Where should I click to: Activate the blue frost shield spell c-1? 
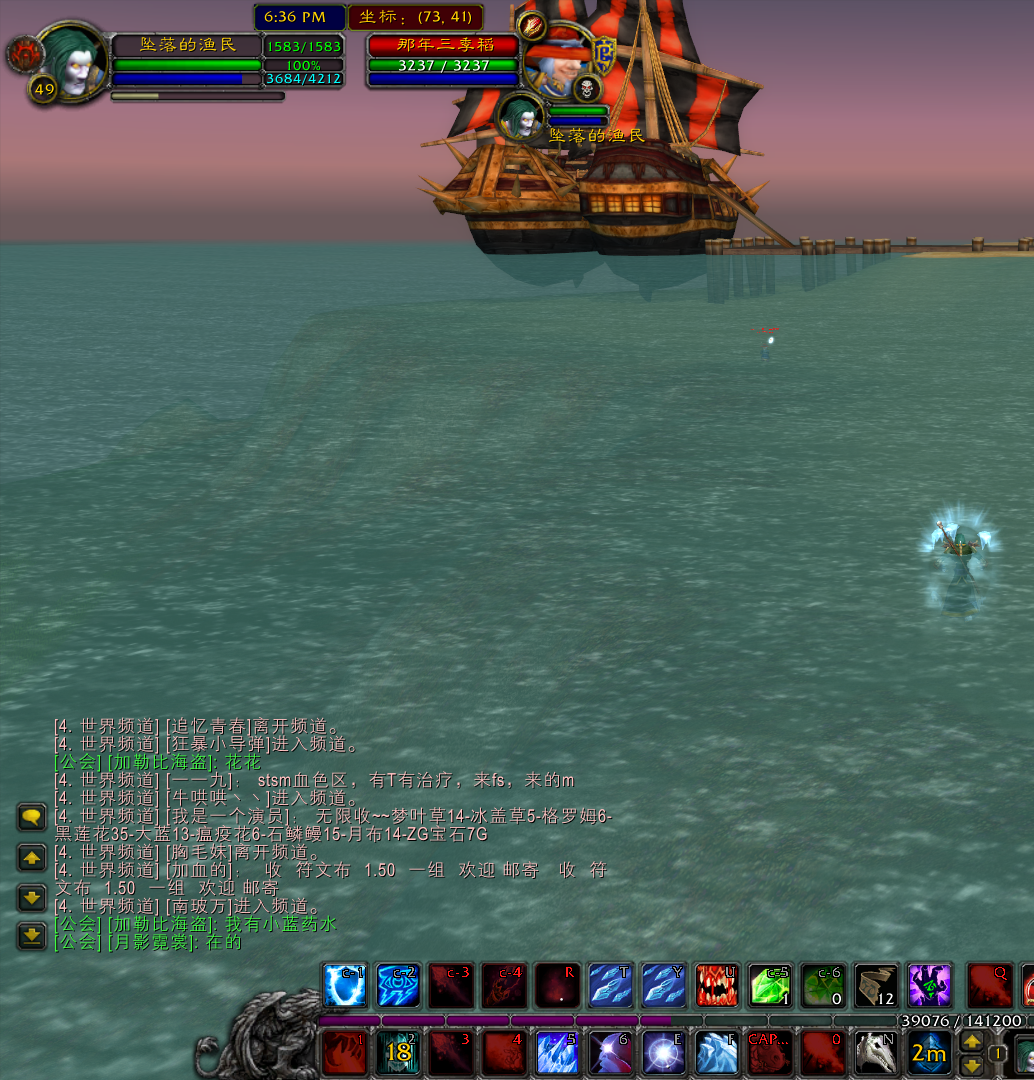tap(345, 986)
